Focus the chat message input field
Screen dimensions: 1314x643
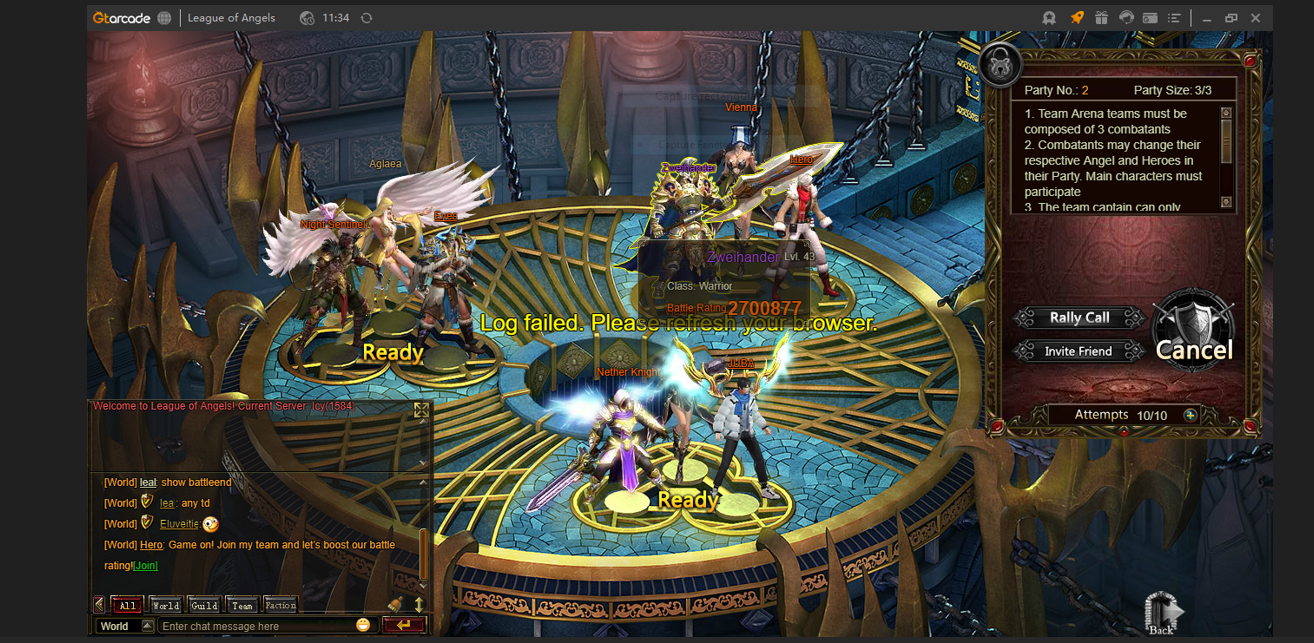pos(255,626)
